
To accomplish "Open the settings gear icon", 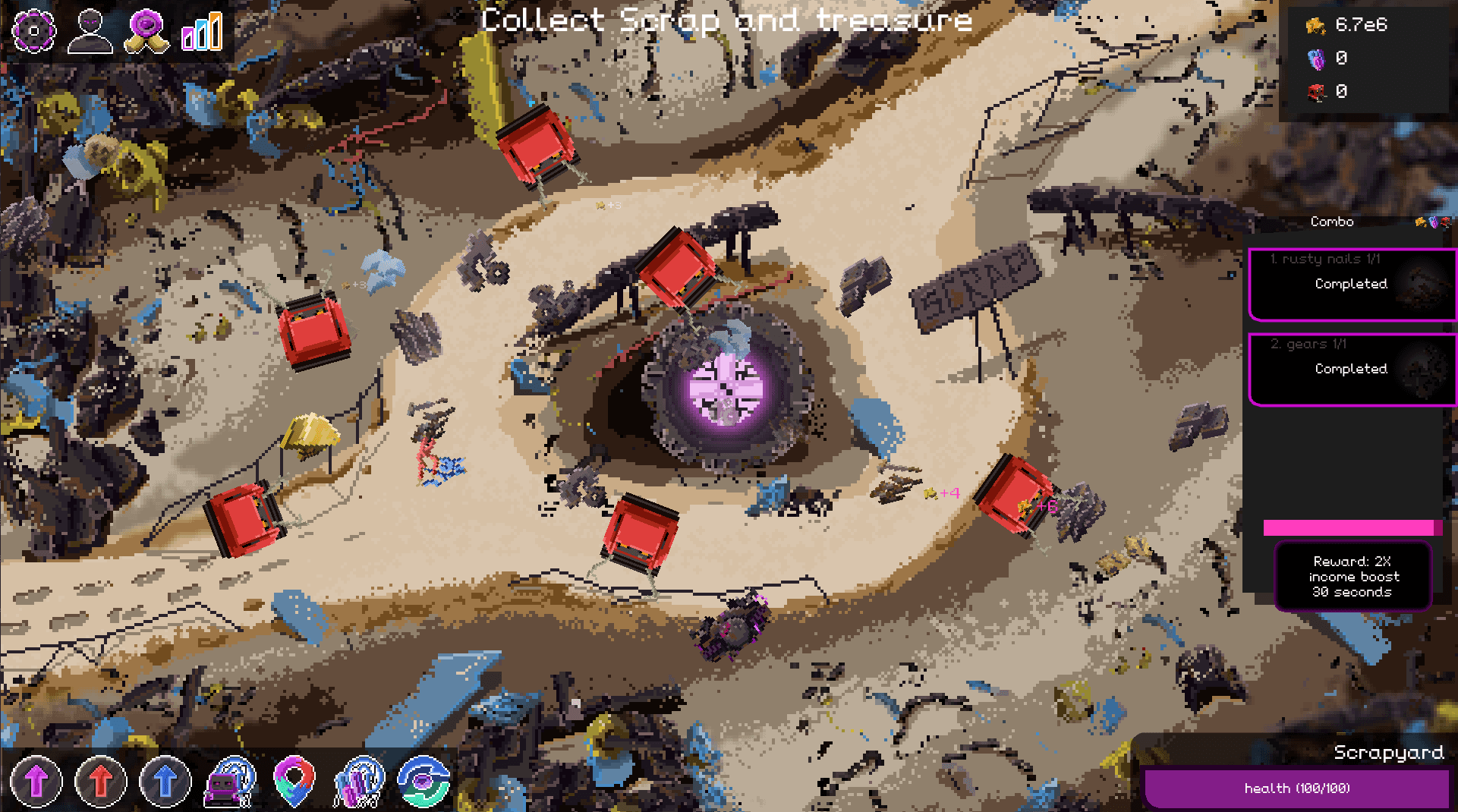I will (33, 30).
